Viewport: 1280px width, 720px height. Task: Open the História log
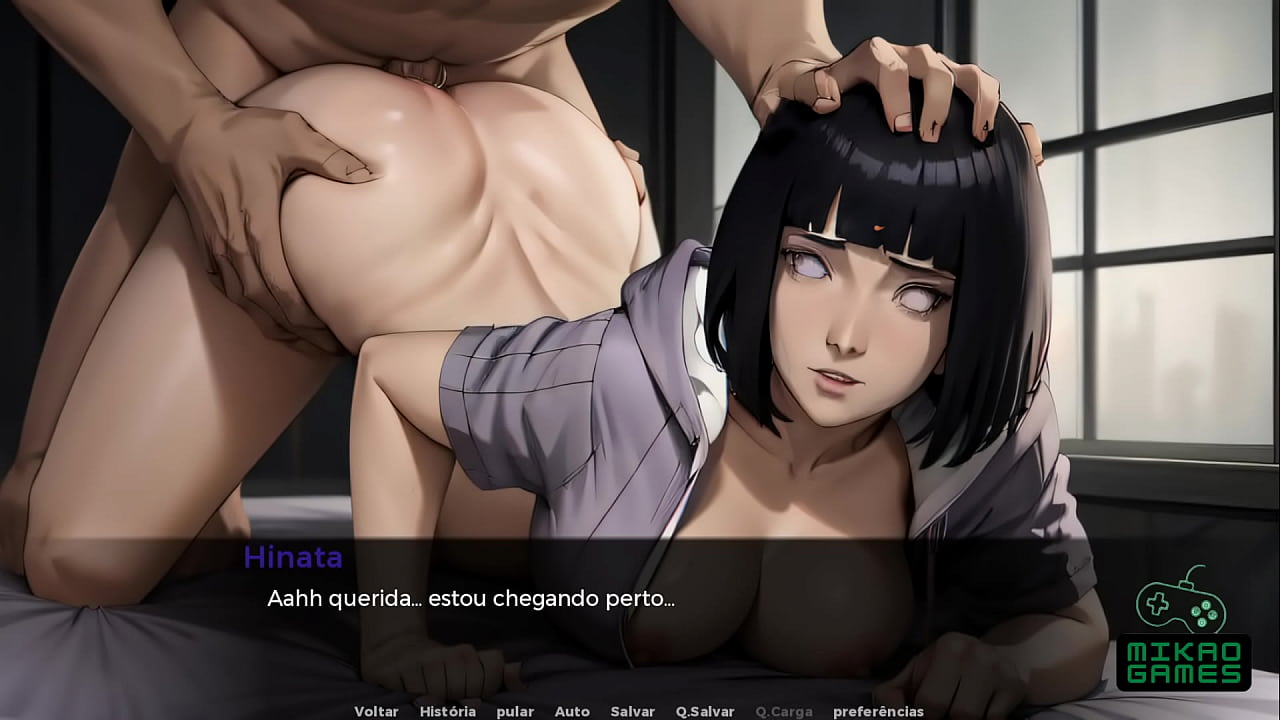point(447,711)
